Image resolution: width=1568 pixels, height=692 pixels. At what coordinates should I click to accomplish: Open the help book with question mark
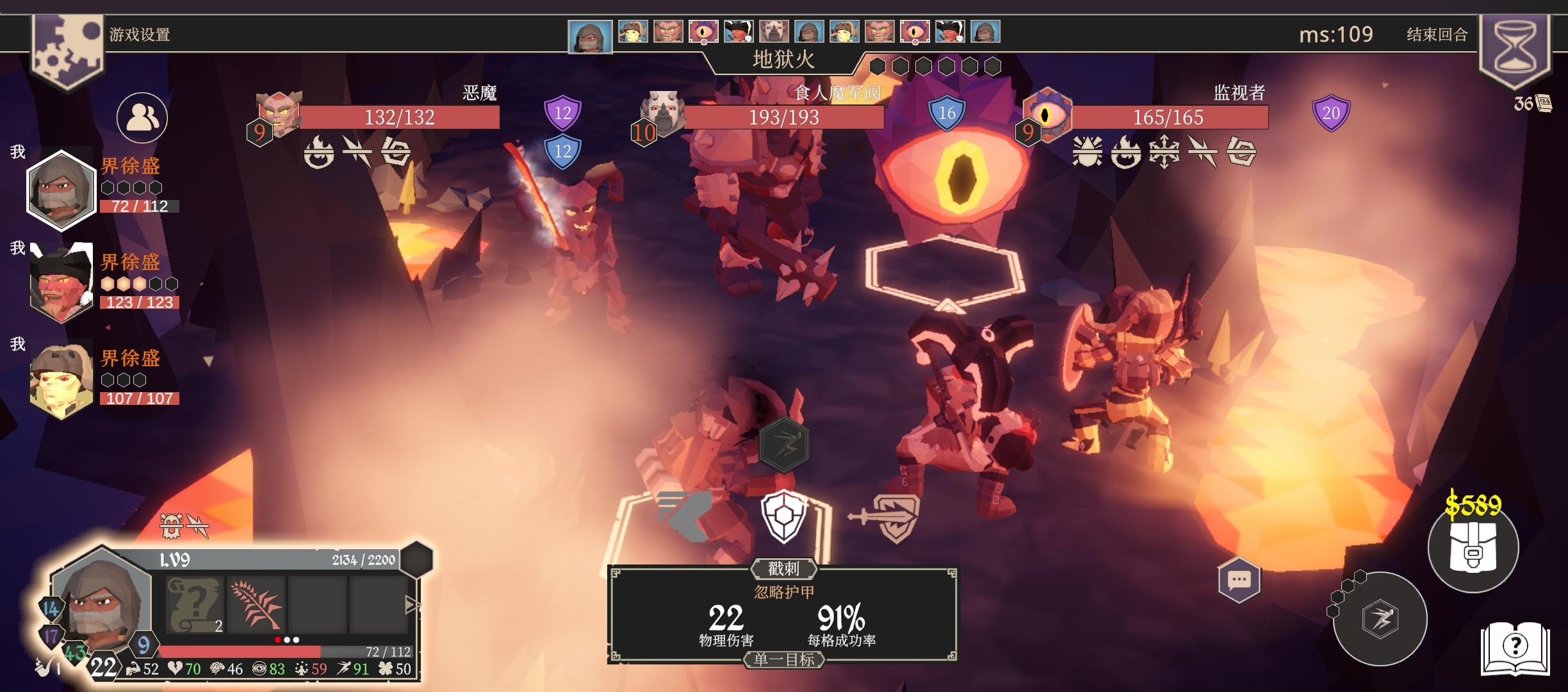point(1515,647)
